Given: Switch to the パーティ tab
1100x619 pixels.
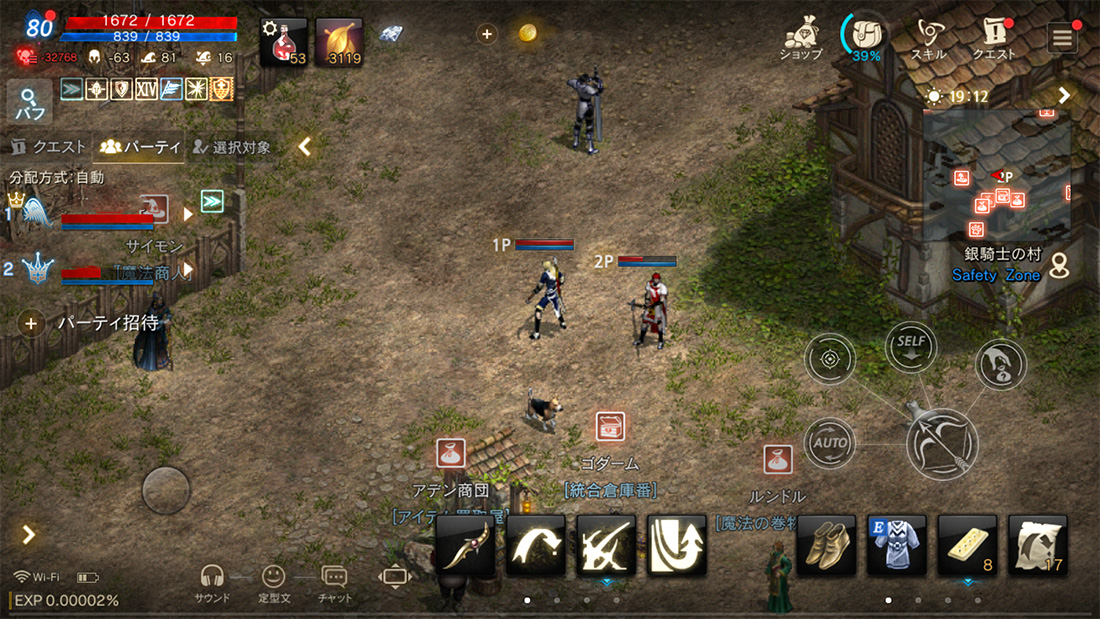Looking at the screenshot, I should click(x=140, y=147).
